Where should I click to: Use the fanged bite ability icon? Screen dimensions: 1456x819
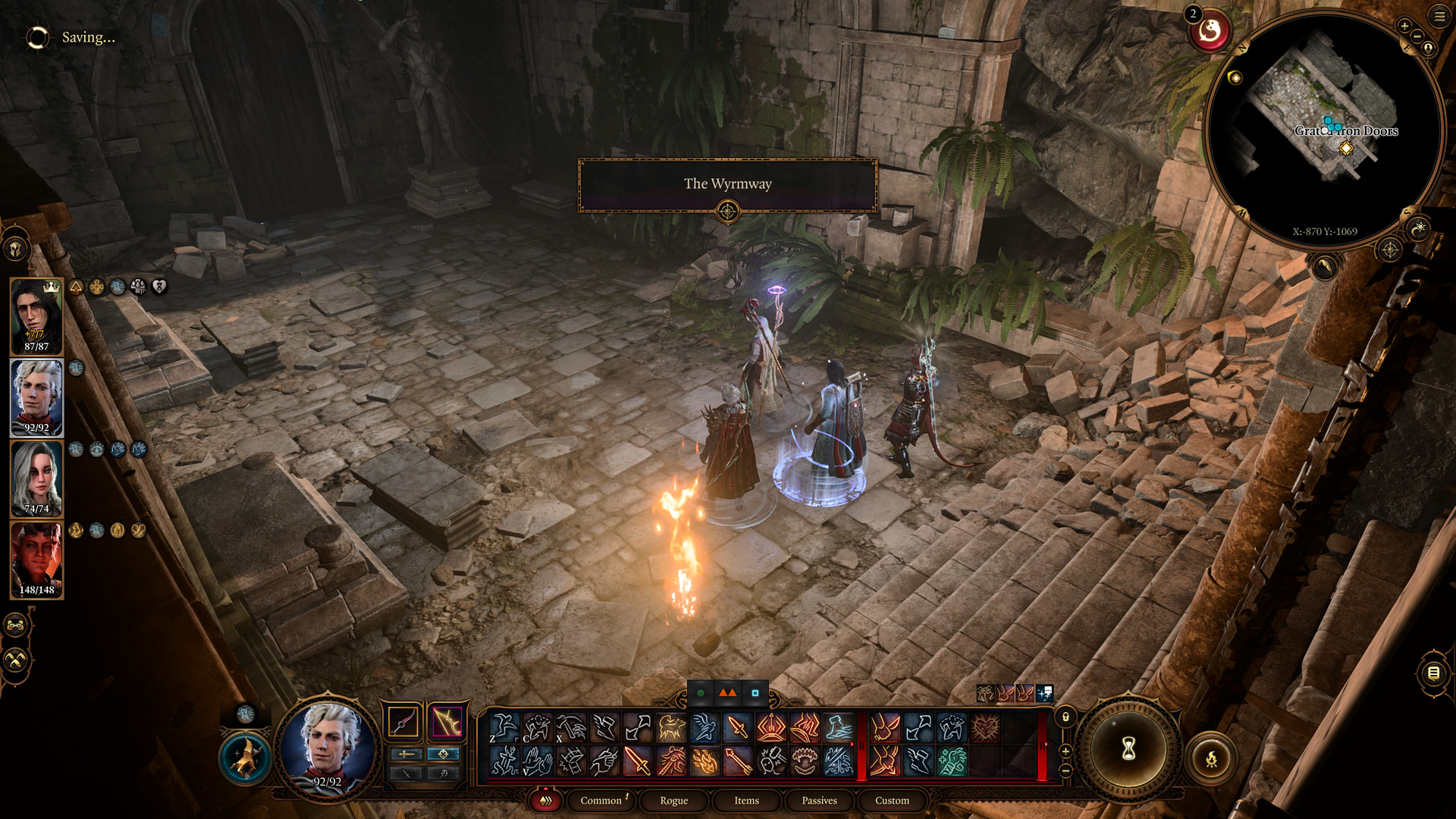[x=805, y=761]
